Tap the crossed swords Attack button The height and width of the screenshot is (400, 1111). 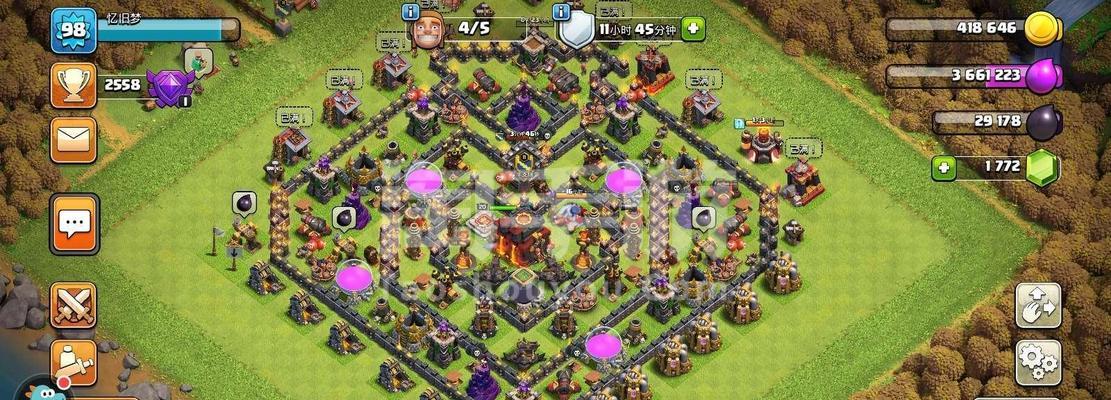tap(73, 305)
